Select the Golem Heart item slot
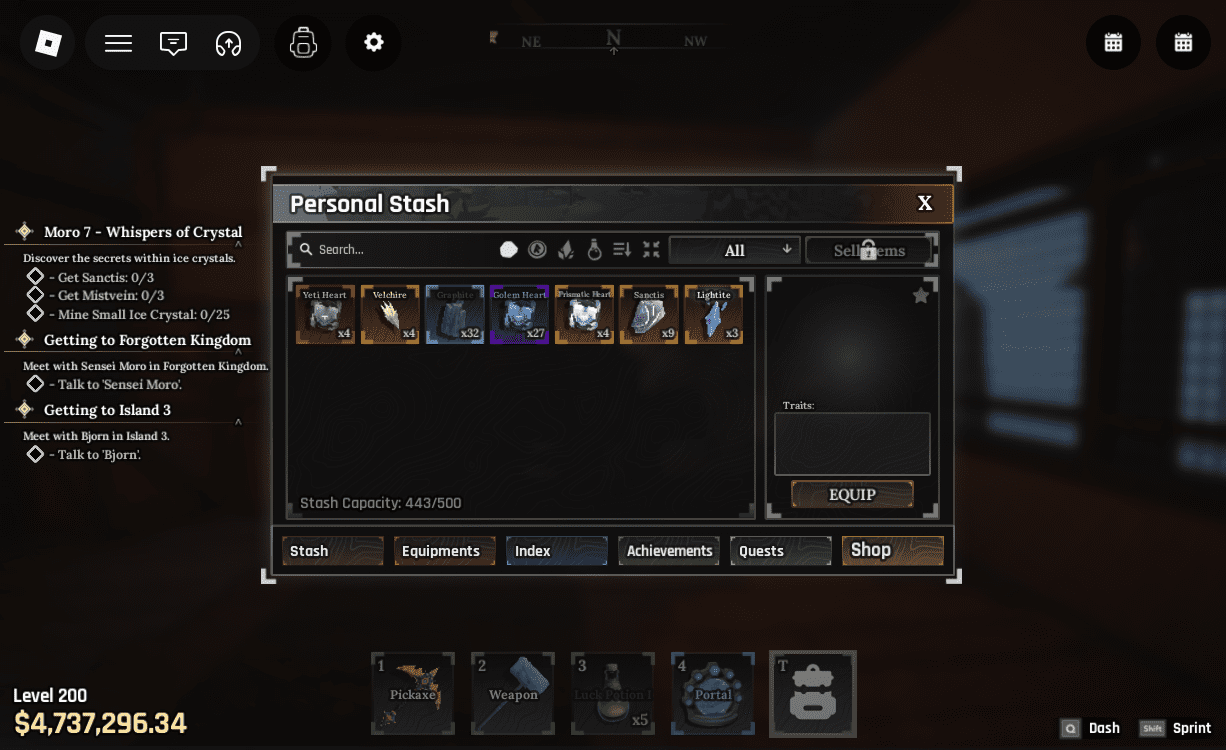Image resolution: width=1226 pixels, height=750 pixels. pyautogui.click(x=519, y=315)
